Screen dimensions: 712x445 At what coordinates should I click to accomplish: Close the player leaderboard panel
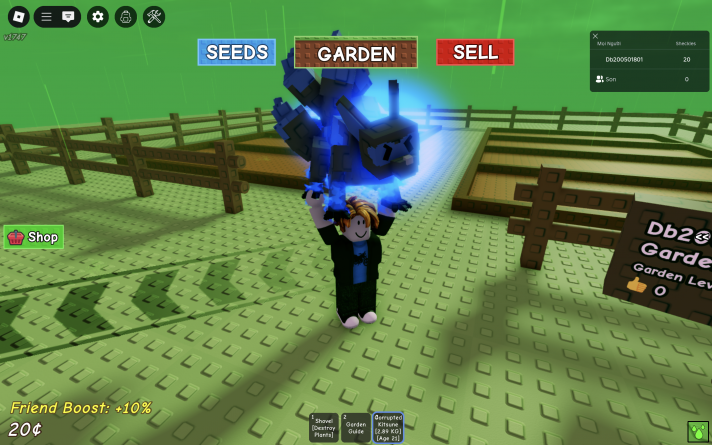click(596, 36)
